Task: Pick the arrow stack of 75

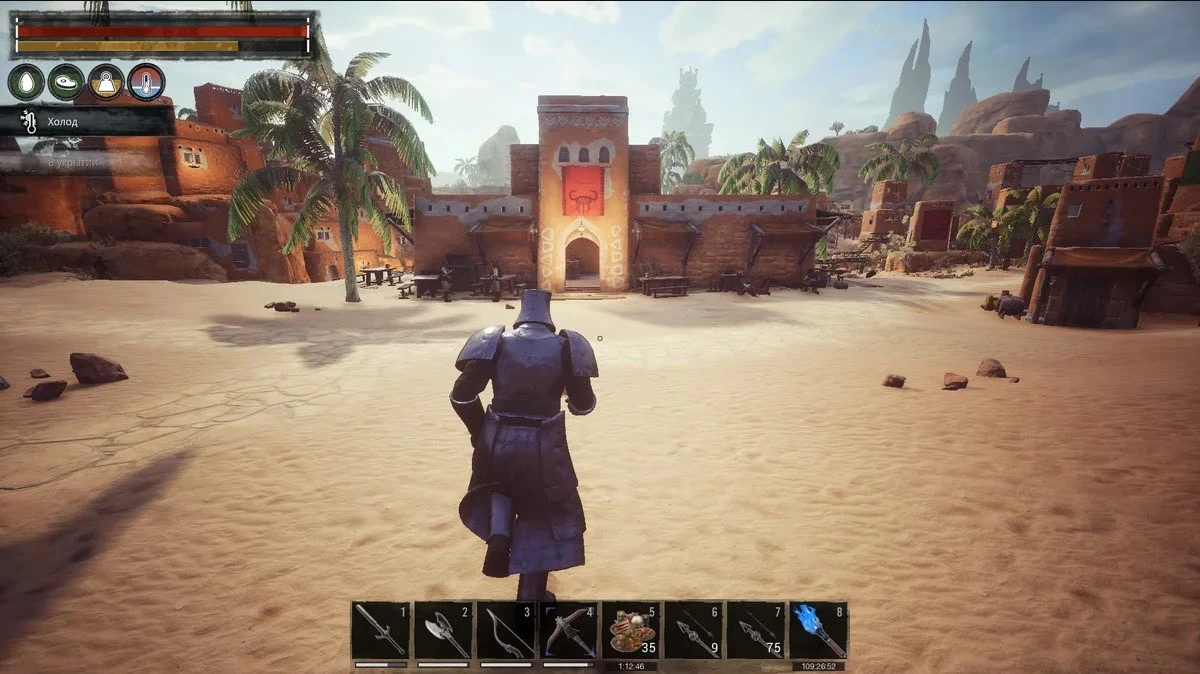Action: point(755,630)
